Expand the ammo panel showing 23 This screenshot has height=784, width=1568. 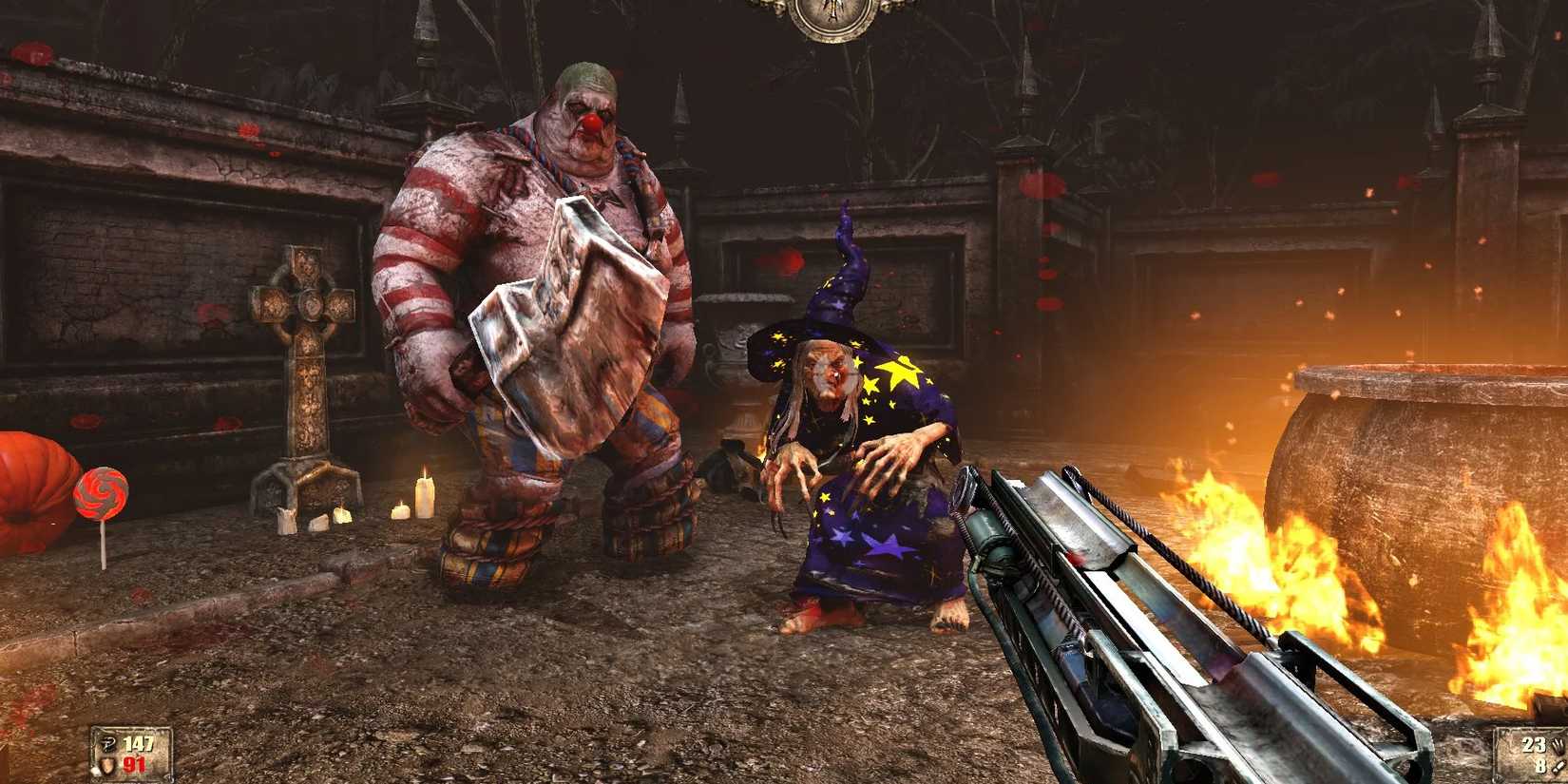[1534, 744]
